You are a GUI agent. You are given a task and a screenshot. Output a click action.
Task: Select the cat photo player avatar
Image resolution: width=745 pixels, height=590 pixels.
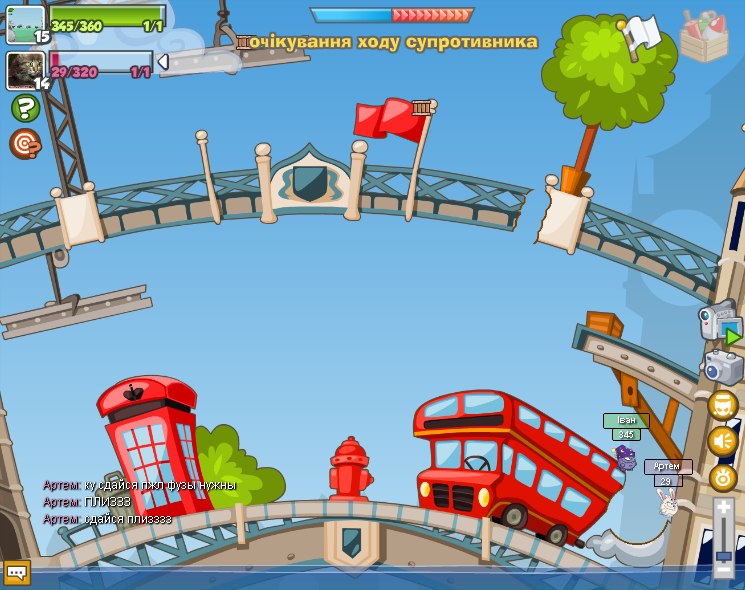click(26, 70)
